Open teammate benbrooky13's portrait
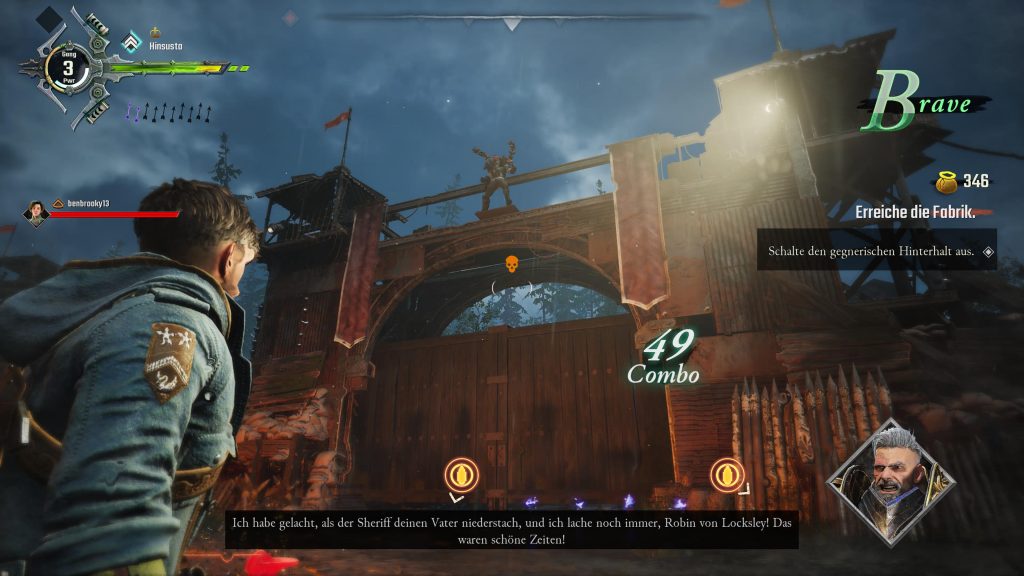This screenshot has width=1024, height=576. tap(37, 212)
